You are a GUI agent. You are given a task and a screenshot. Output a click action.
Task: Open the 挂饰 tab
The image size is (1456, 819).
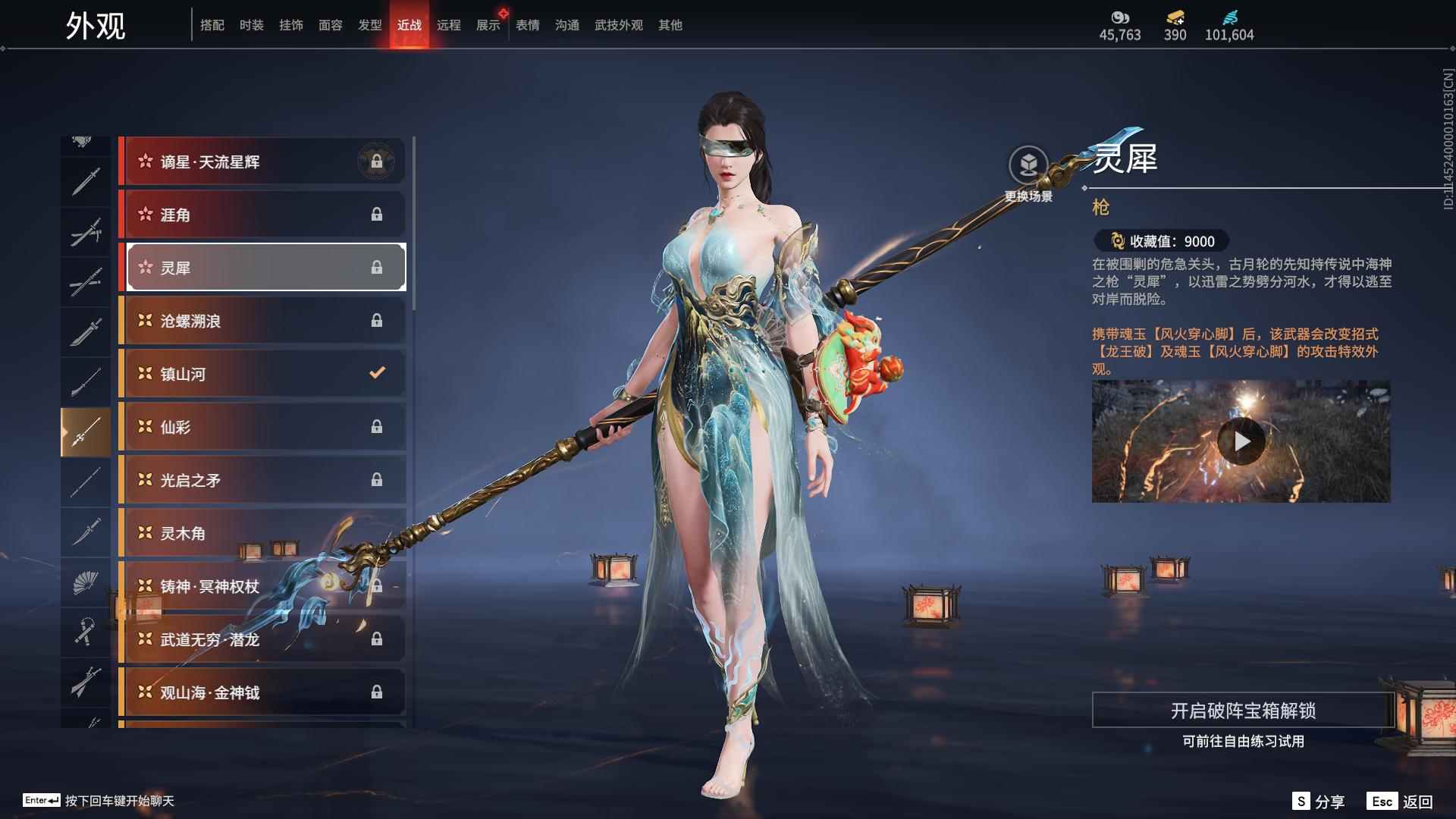pos(290,25)
